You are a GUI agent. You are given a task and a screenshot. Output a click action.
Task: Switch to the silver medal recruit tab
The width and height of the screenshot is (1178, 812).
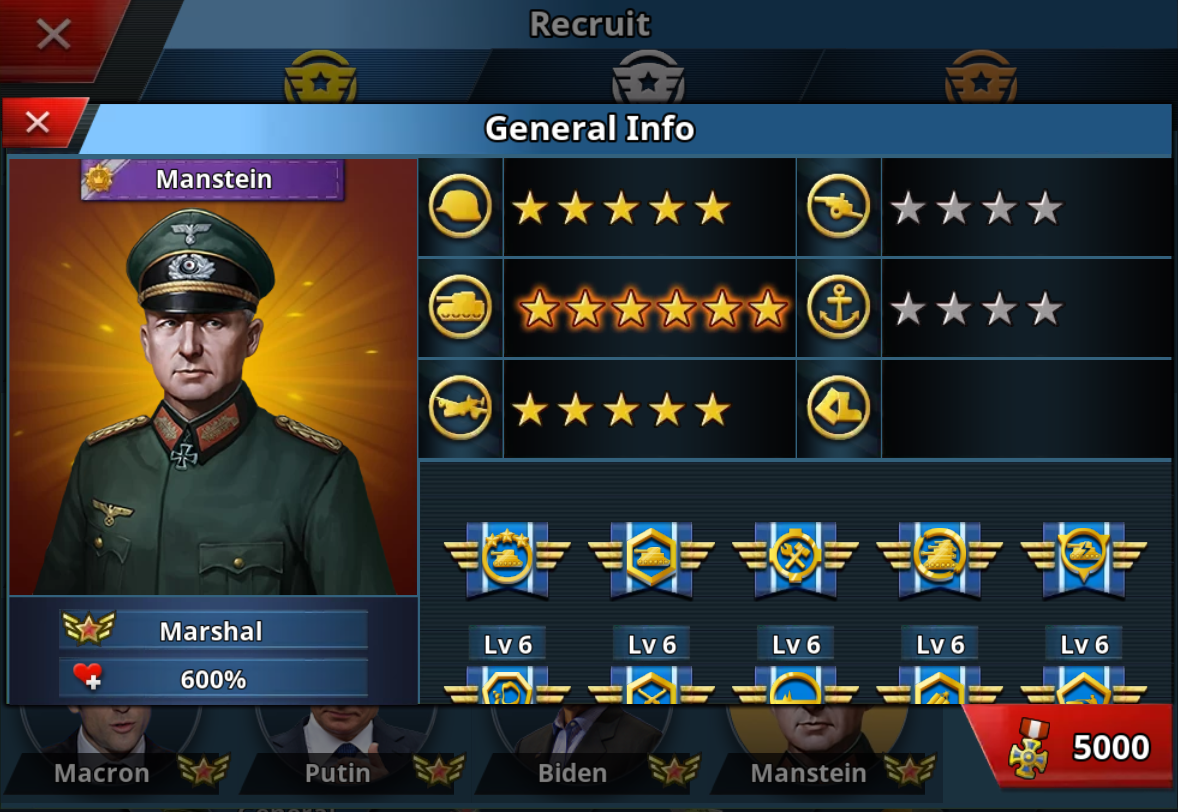tap(648, 78)
